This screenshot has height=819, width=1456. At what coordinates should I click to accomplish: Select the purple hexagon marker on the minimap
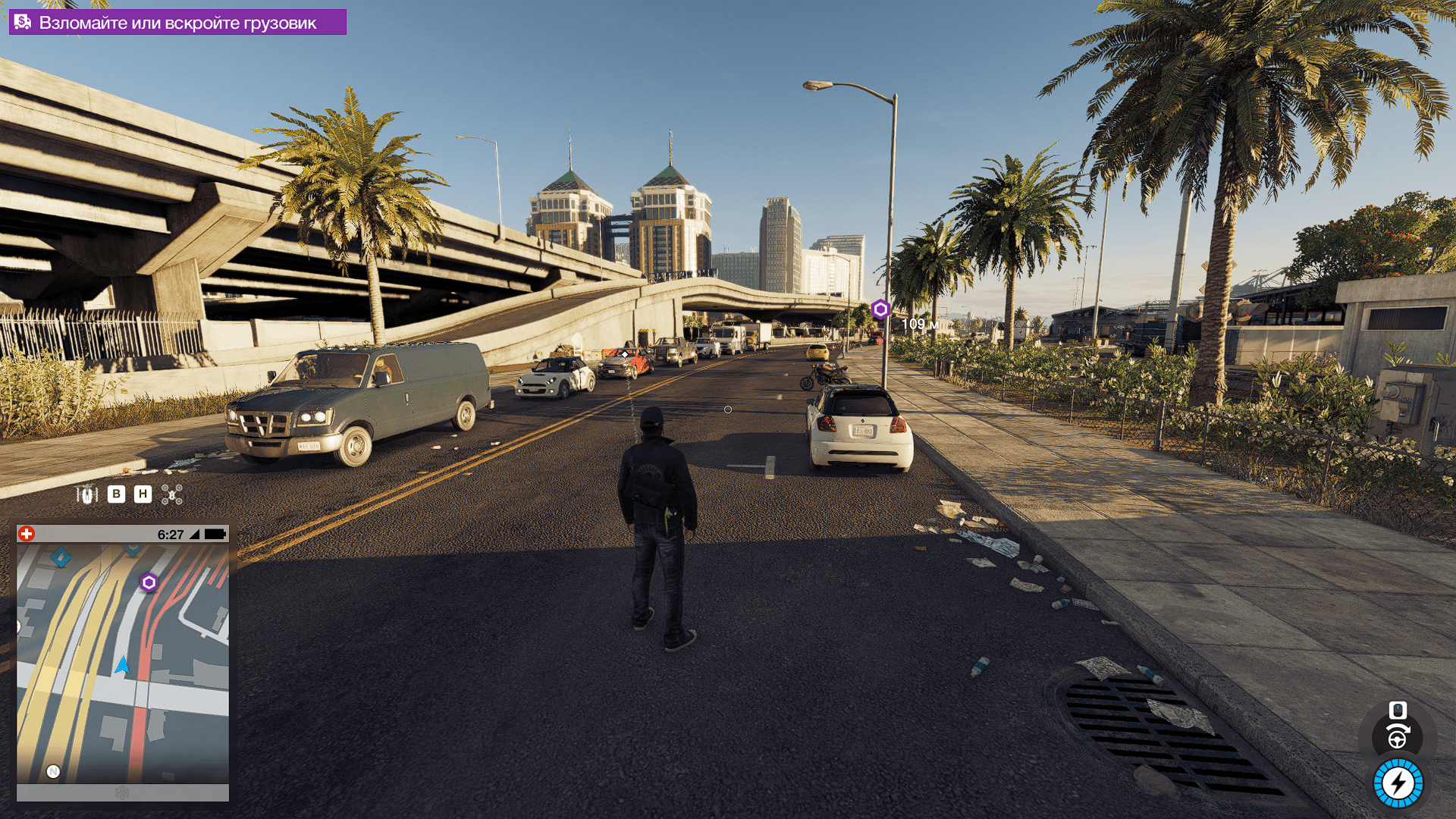pos(149,582)
